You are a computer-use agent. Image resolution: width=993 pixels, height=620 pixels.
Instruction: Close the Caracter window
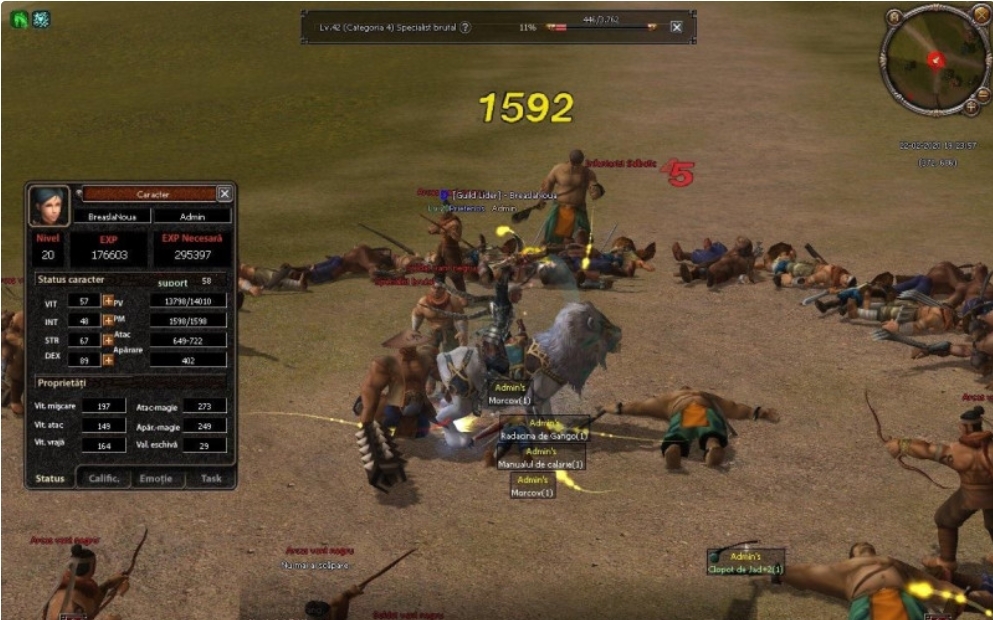pyautogui.click(x=225, y=194)
